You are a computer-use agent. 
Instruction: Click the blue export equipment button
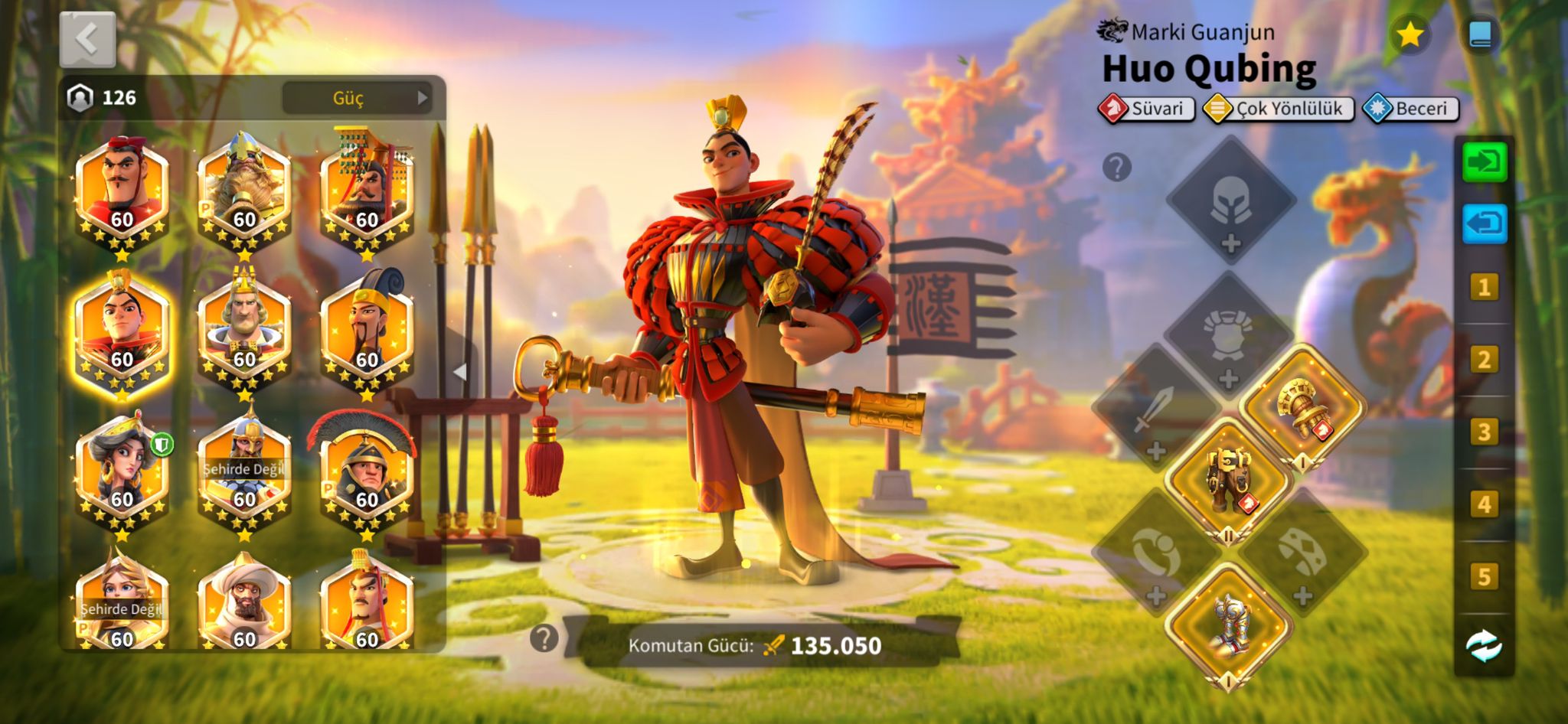[1484, 224]
